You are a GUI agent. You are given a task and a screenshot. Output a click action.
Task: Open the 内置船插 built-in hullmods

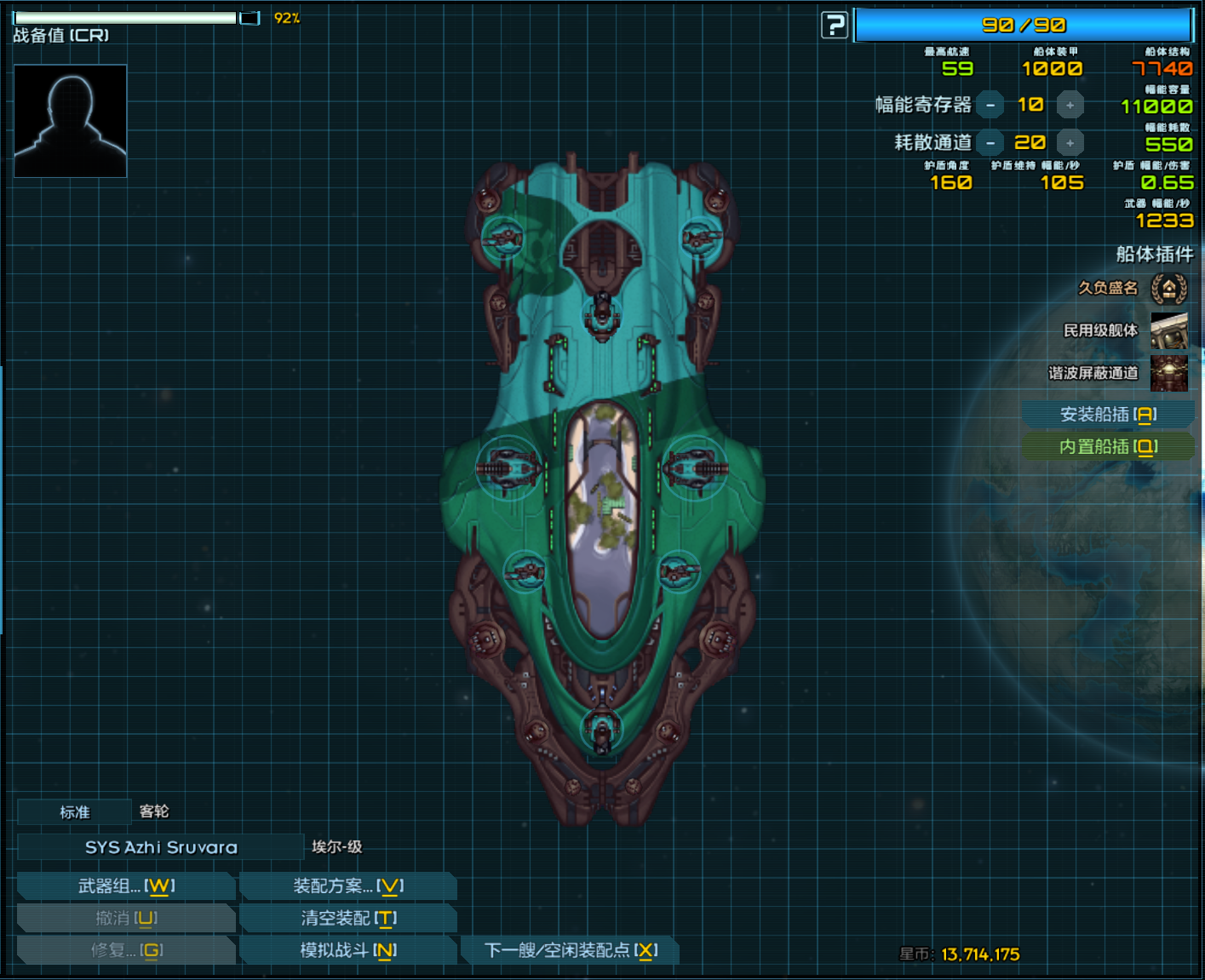1107,447
